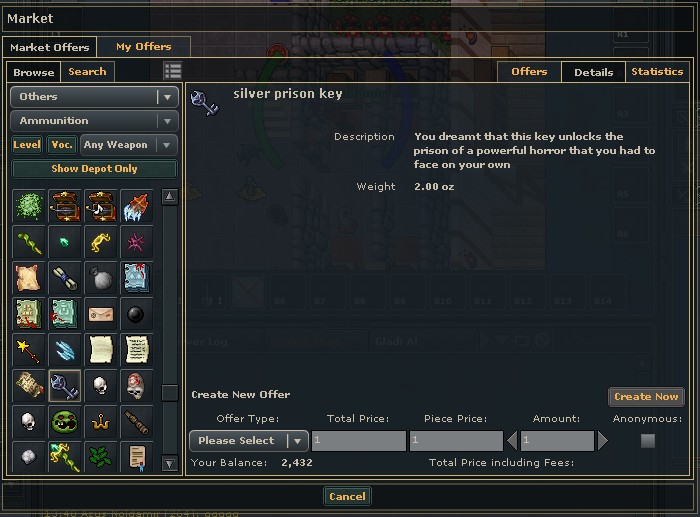
Task: Increase the amount with the right arrow
Action: click(603, 441)
